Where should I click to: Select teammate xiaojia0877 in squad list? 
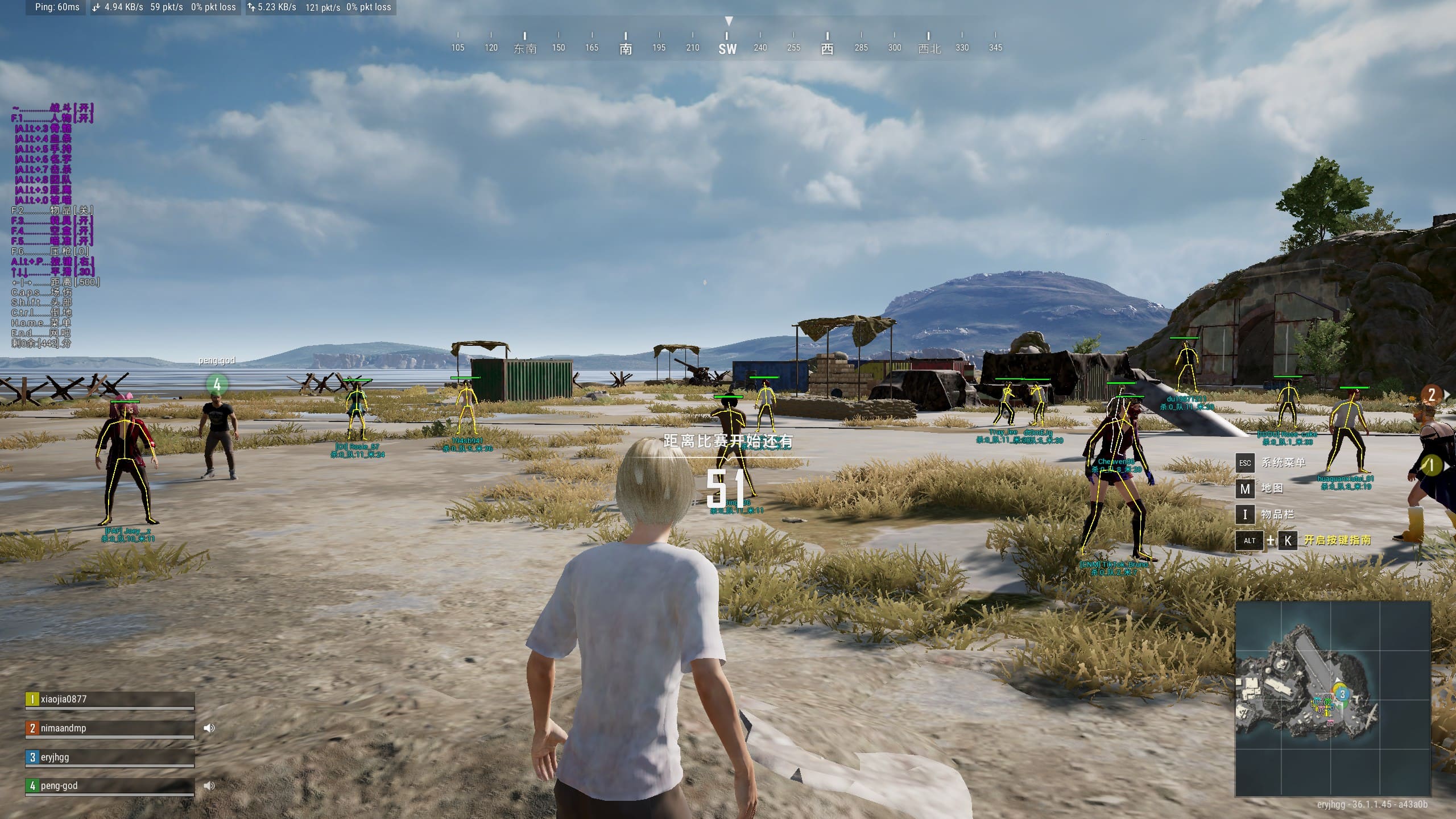pyautogui.click(x=110, y=700)
